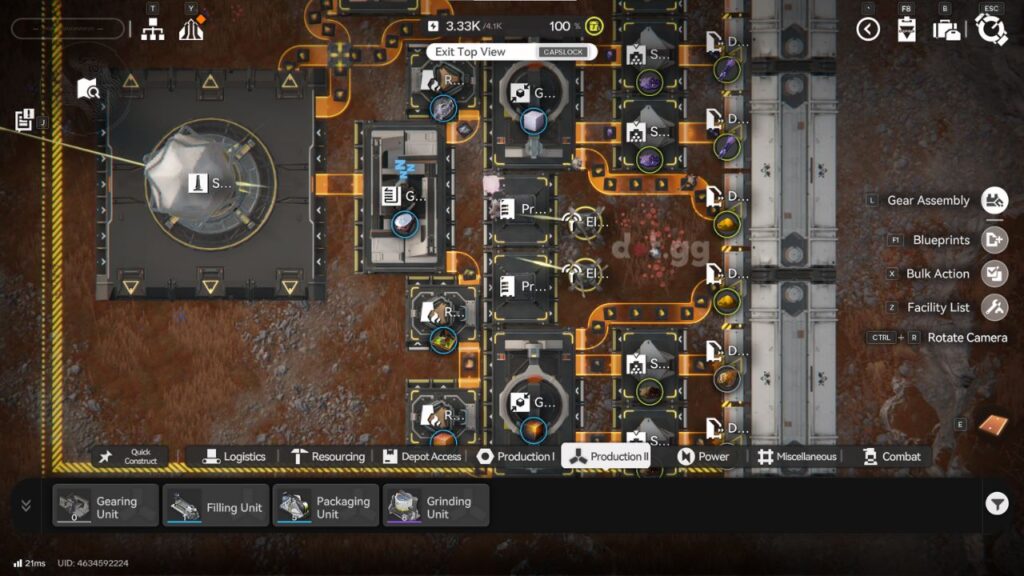Open the Power build category
The height and width of the screenshot is (576, 1024).
703,457
